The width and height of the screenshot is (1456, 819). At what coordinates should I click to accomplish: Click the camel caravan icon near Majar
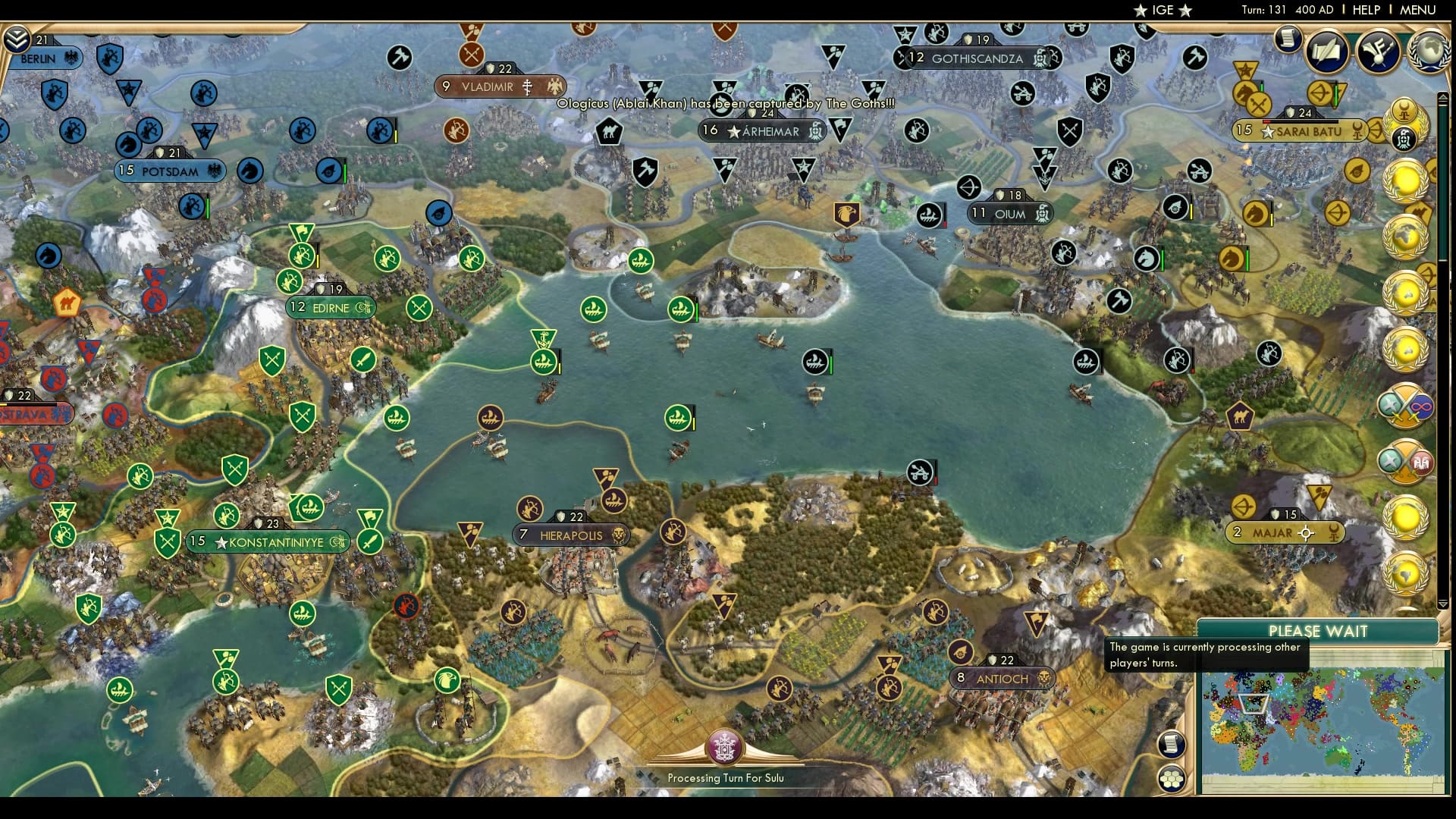point(1242,416)
